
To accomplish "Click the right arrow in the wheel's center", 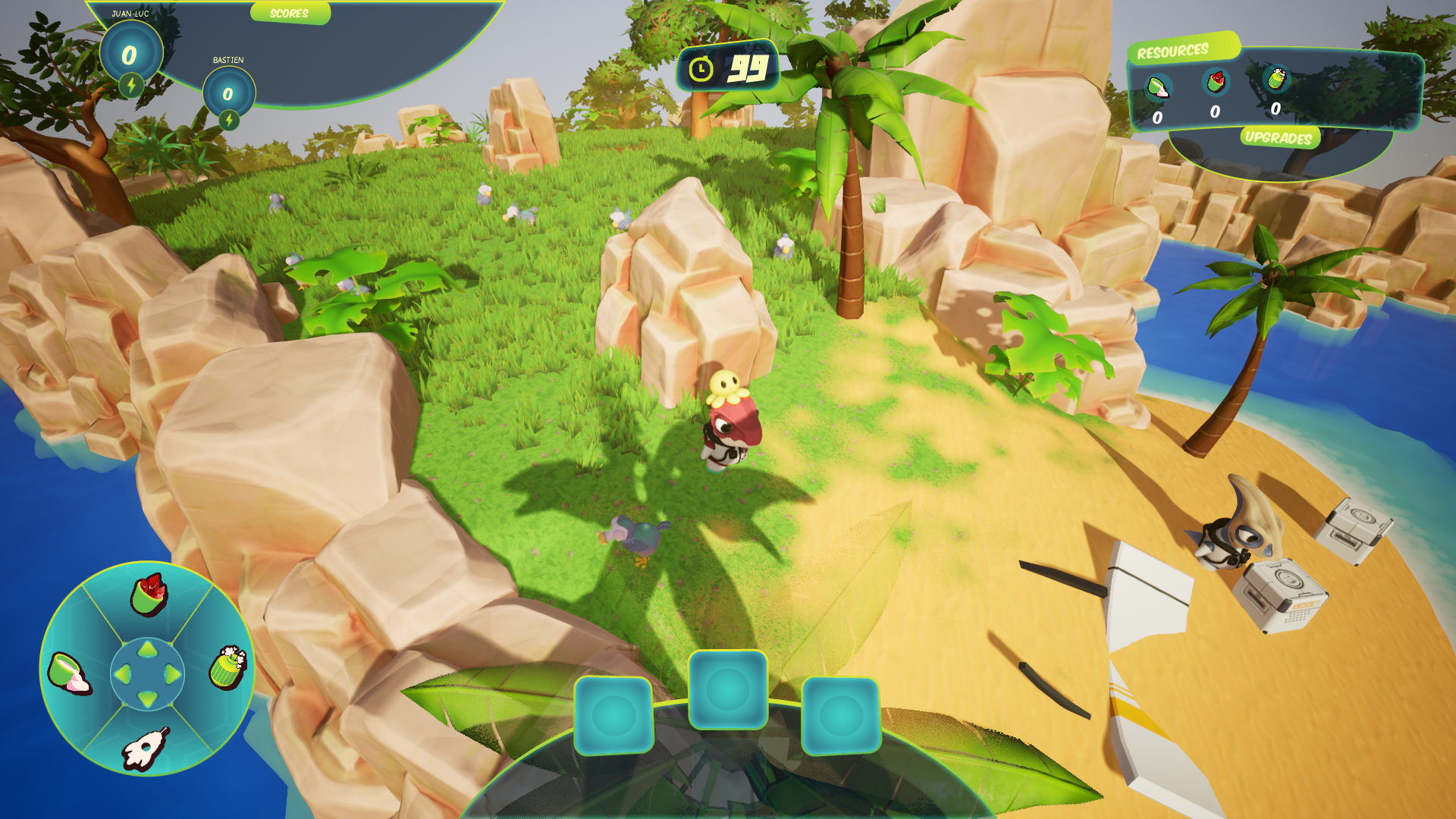I will [x=172, y=673].
